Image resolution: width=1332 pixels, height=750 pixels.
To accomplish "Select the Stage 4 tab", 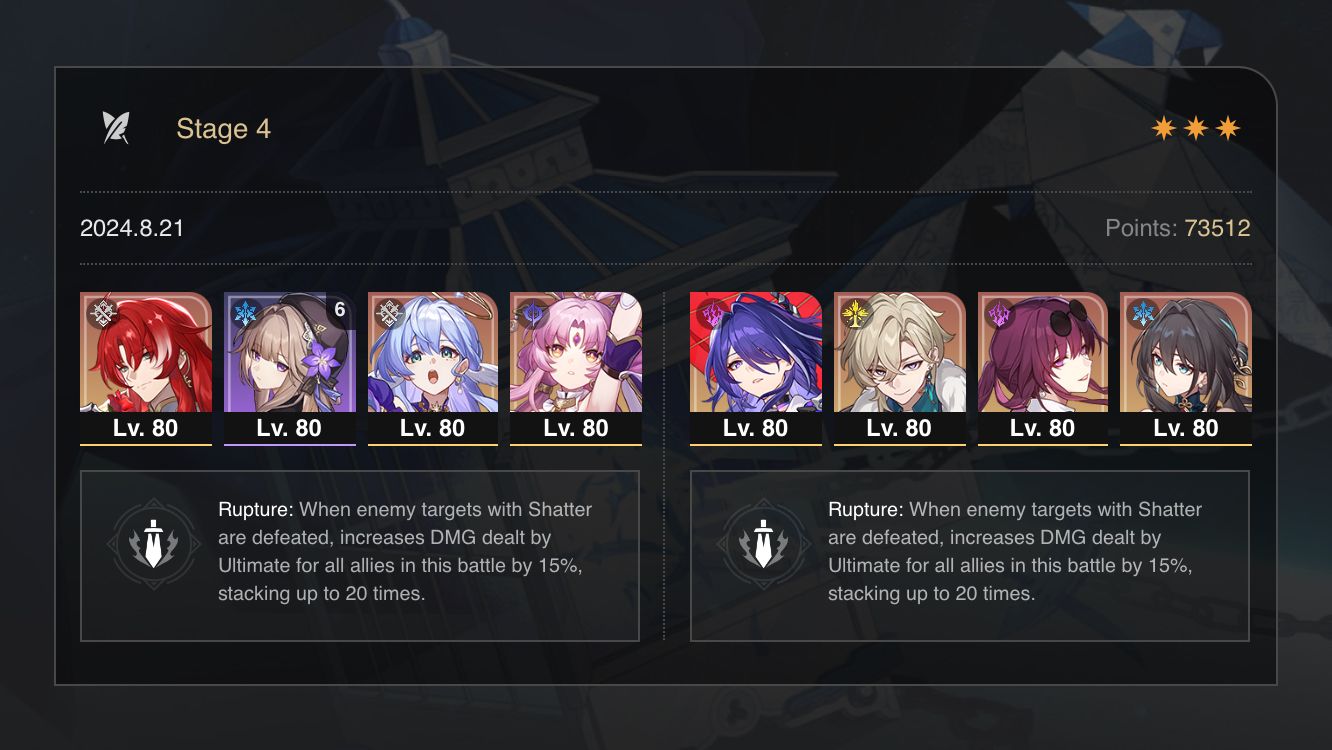I will point(222,128).
